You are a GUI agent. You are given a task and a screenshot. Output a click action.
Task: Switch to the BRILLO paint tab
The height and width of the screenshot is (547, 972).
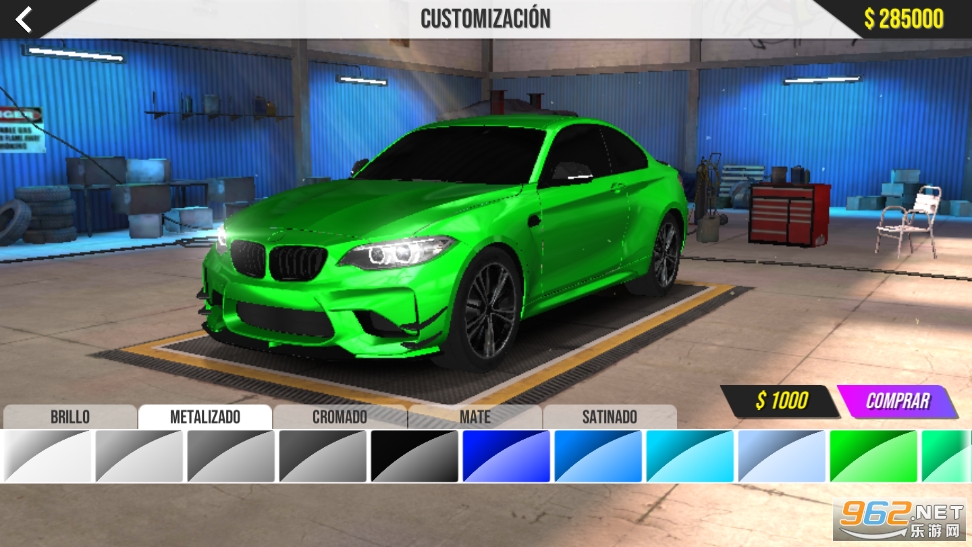[70, 417]
